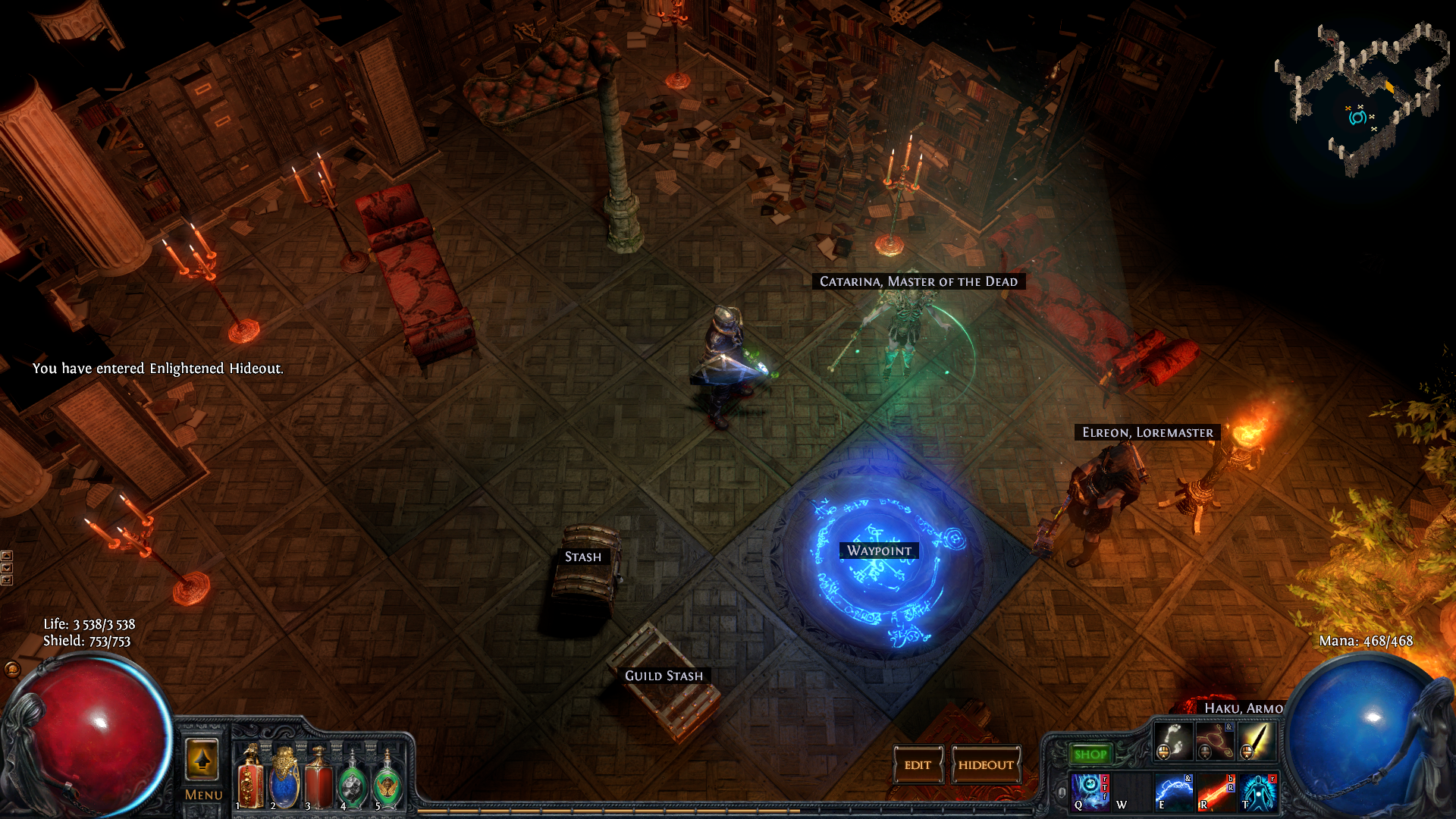Select the yellow squiggle skill slot

1213,740
